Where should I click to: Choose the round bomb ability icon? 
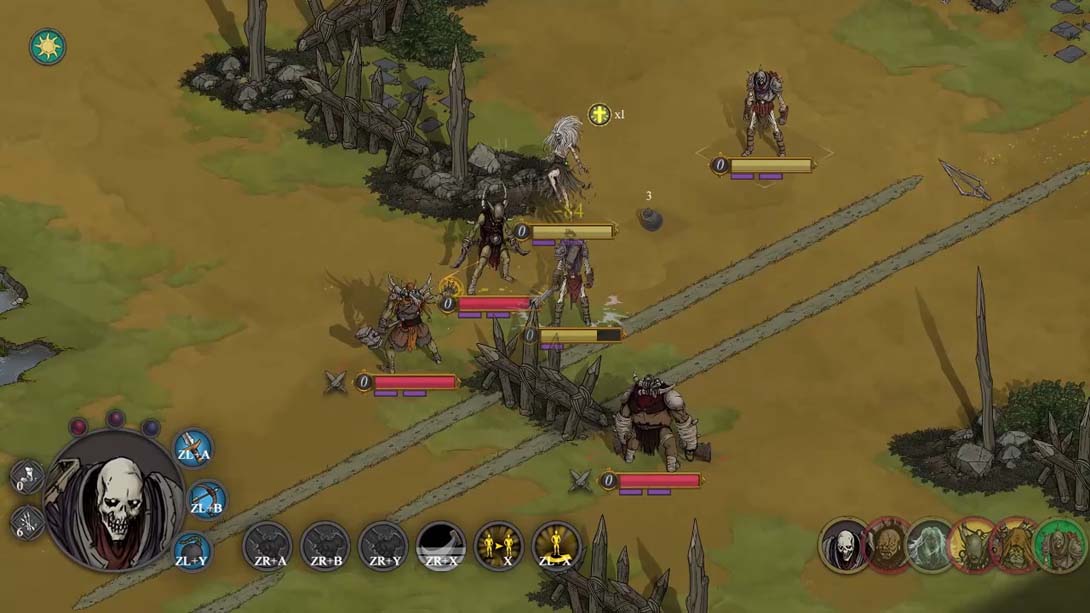point(192,551)
